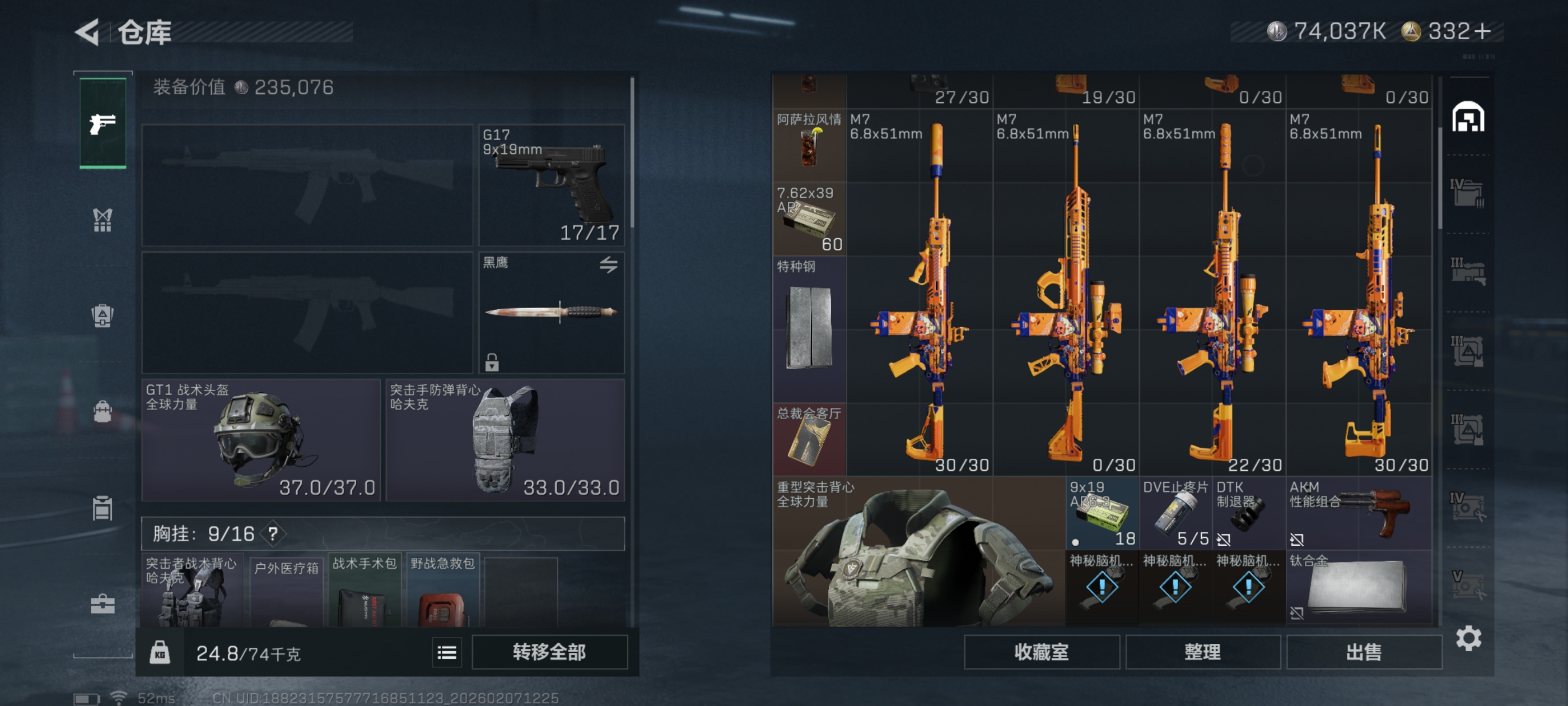Select the GT1 战术头盔 helmet slot
Viewport: 1568px width, 706px height.
pyautogui.click(x=260, y=440)
